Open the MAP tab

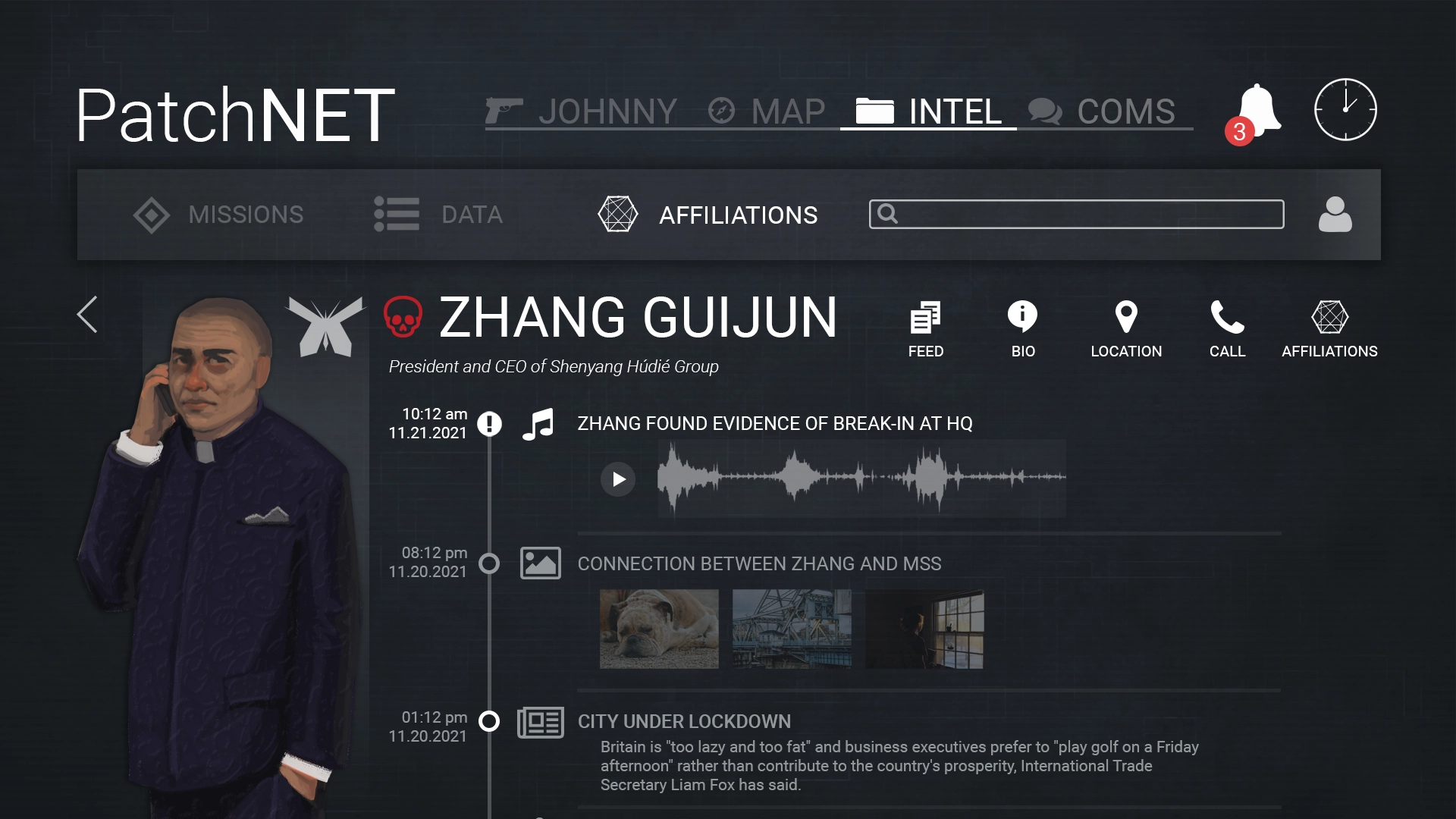767,111
